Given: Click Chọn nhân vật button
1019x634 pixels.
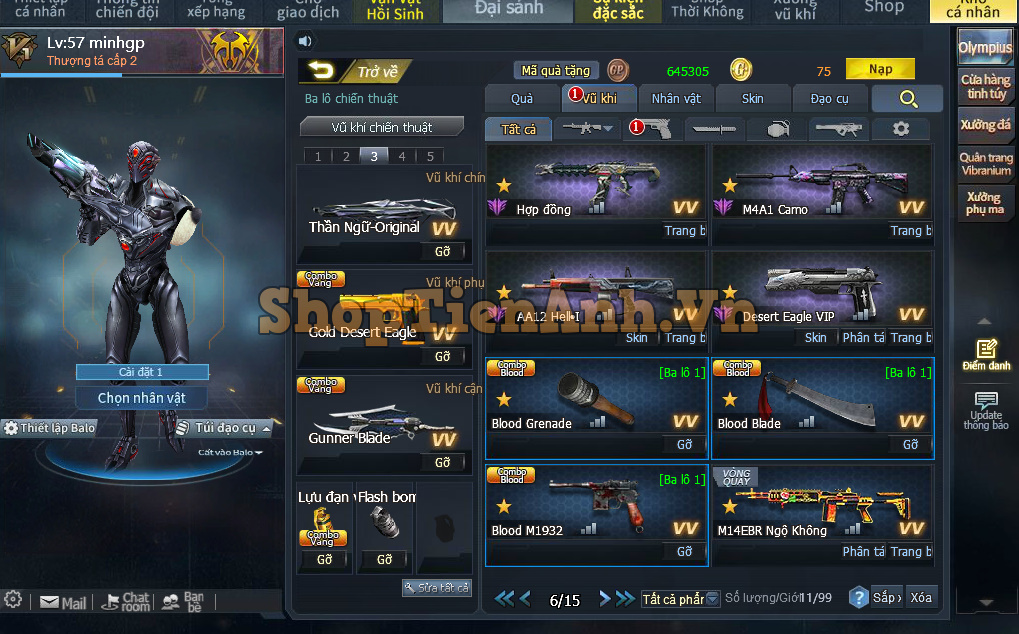Looking at the screenshot, I should 141,398.
